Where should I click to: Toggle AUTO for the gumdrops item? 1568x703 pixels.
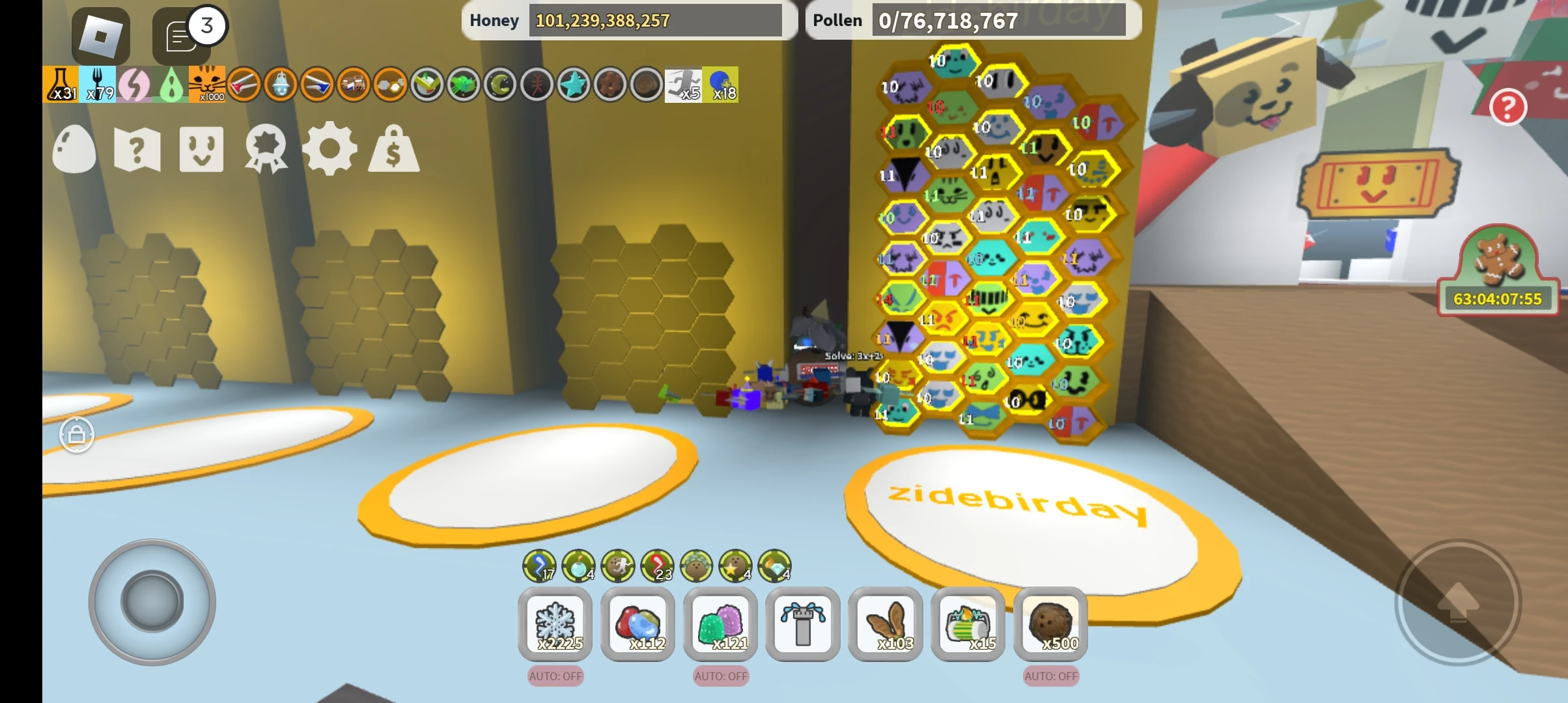[x=720, y=677]
